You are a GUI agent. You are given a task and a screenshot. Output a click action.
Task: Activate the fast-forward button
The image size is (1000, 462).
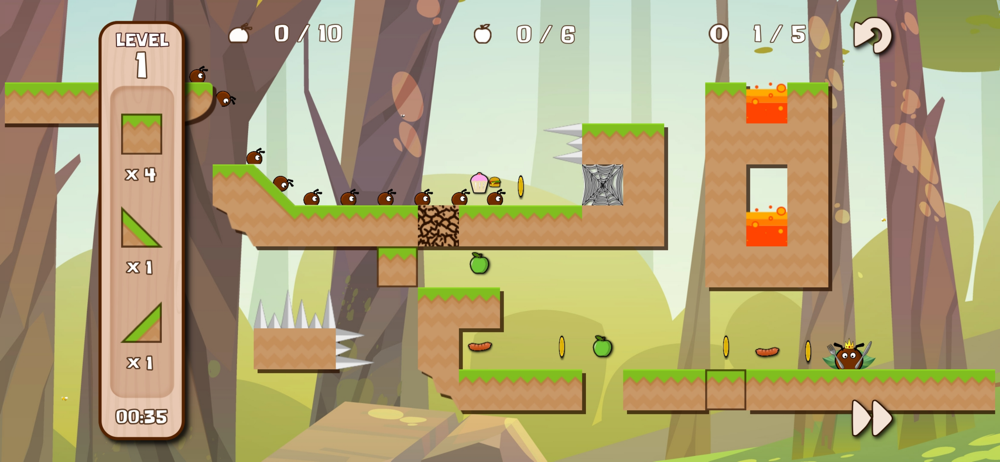pyautogui.click(x=871, y=418)
